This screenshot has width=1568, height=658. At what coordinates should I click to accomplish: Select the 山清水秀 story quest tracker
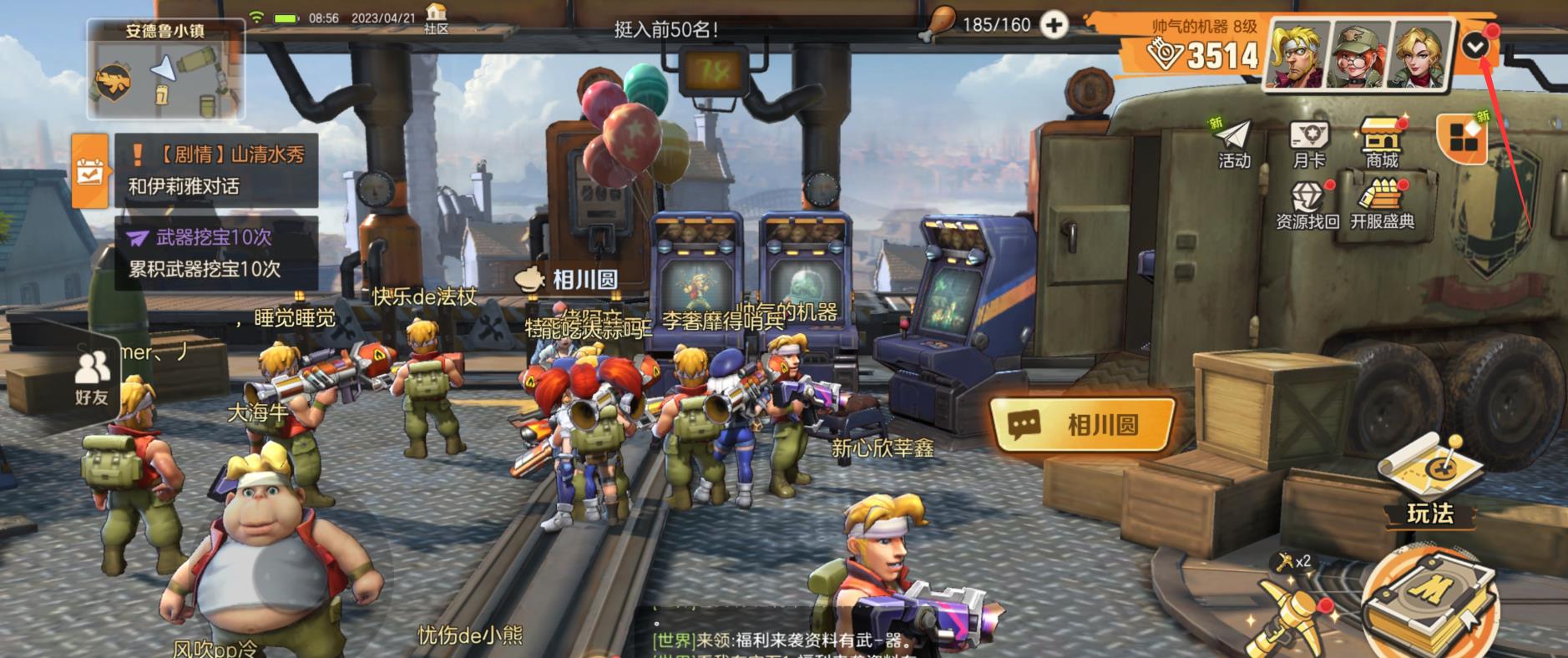215,170
